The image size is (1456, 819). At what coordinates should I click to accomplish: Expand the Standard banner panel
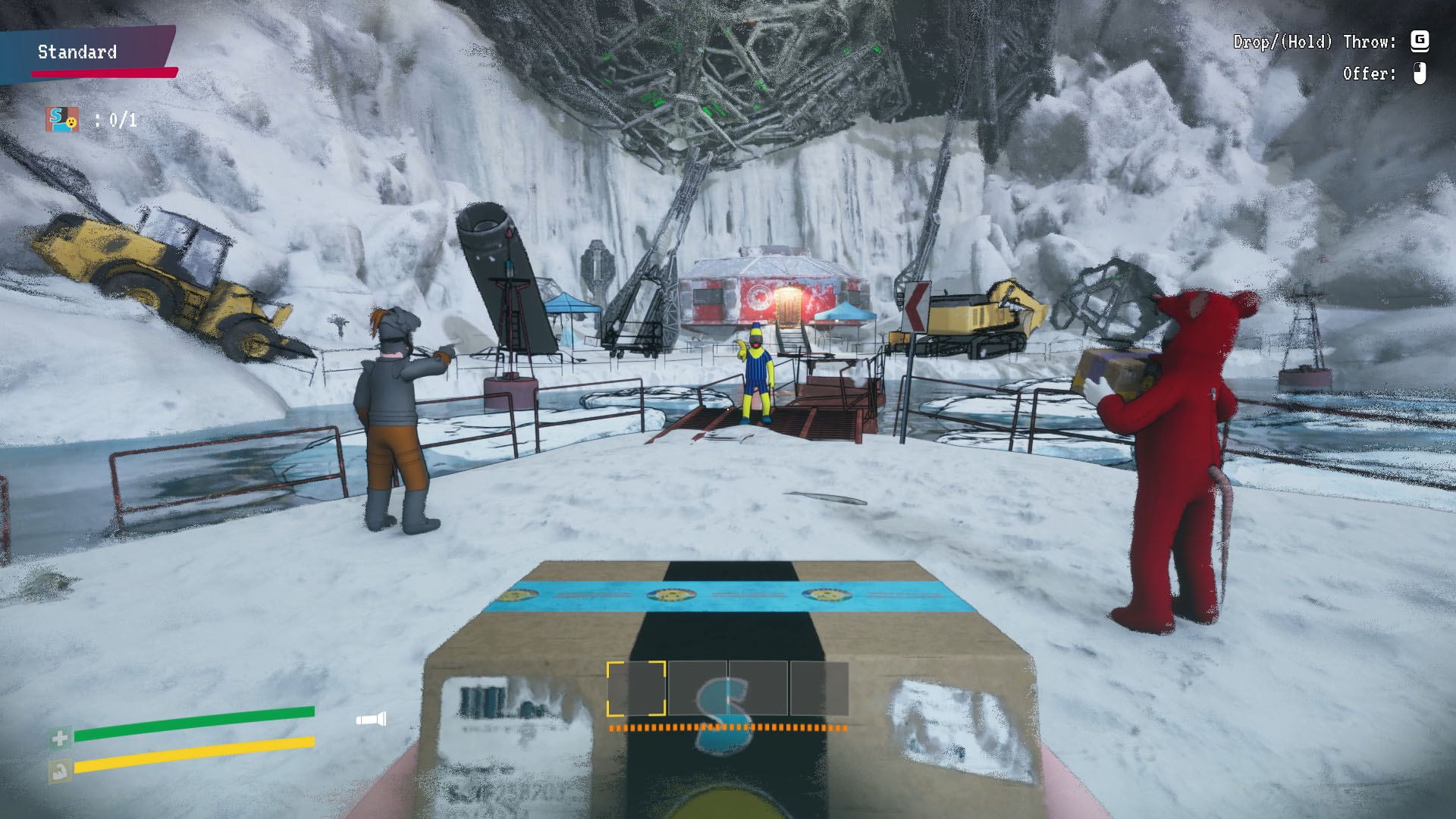pos(76,52)
